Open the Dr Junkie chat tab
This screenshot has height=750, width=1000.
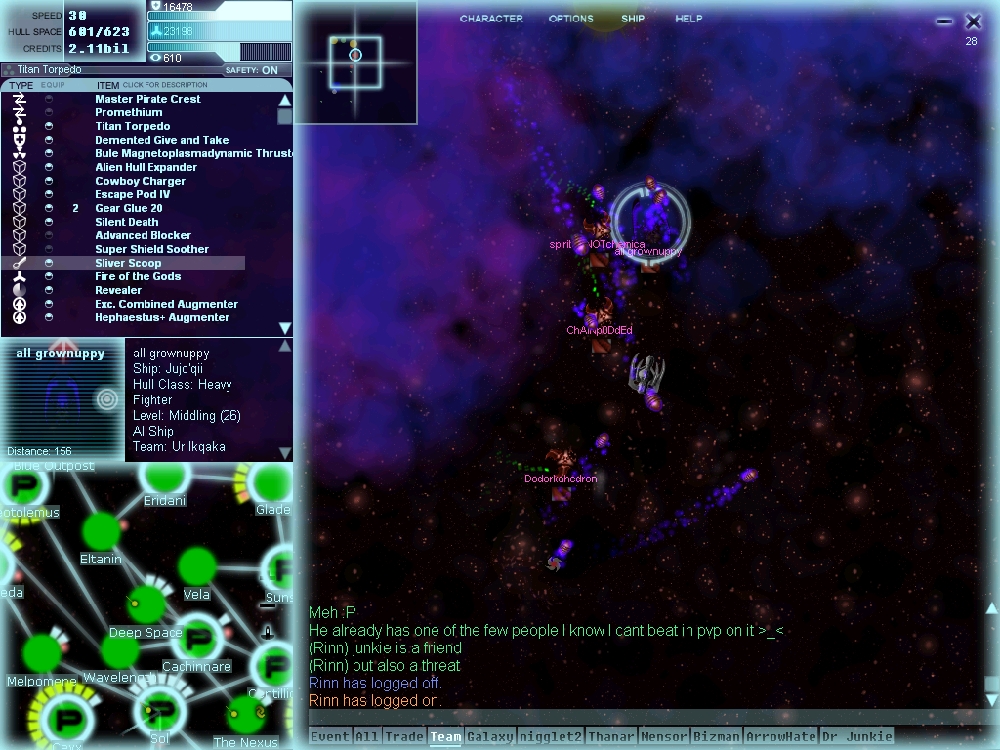(856, 737)
